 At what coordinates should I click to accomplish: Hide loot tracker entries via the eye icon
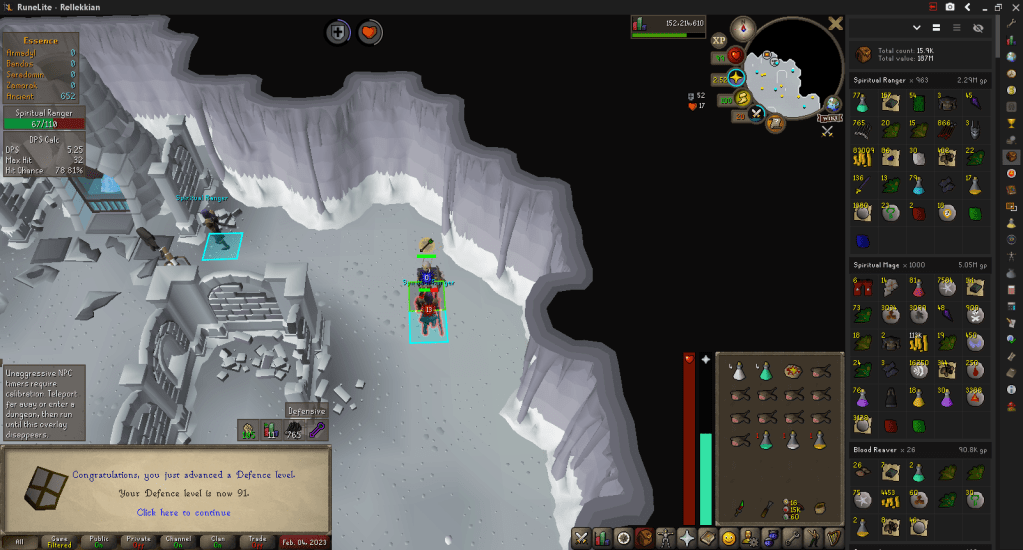[x=978, y=28]
